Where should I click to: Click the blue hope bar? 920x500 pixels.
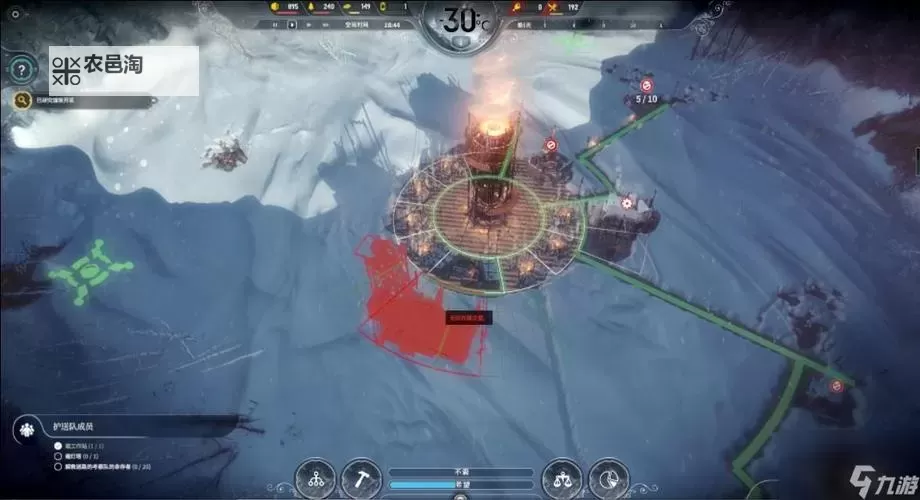(x=461, y=484)
